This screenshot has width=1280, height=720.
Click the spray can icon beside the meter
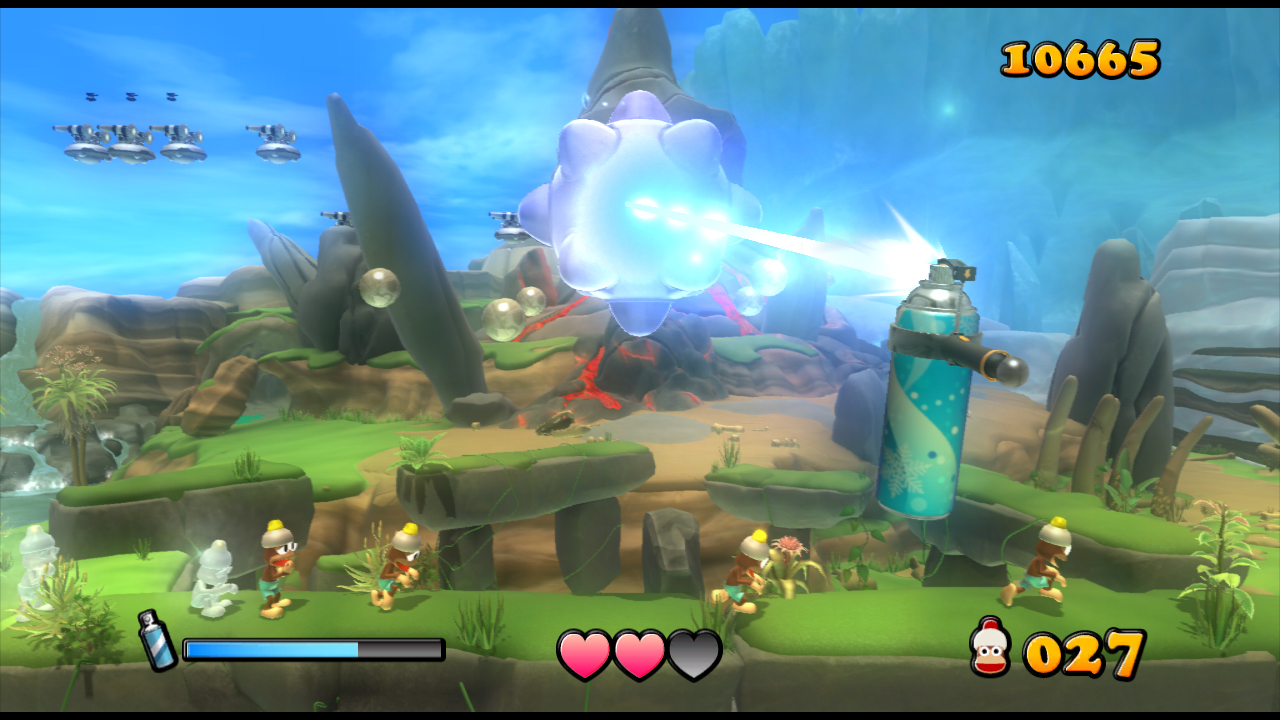point(158,640)
